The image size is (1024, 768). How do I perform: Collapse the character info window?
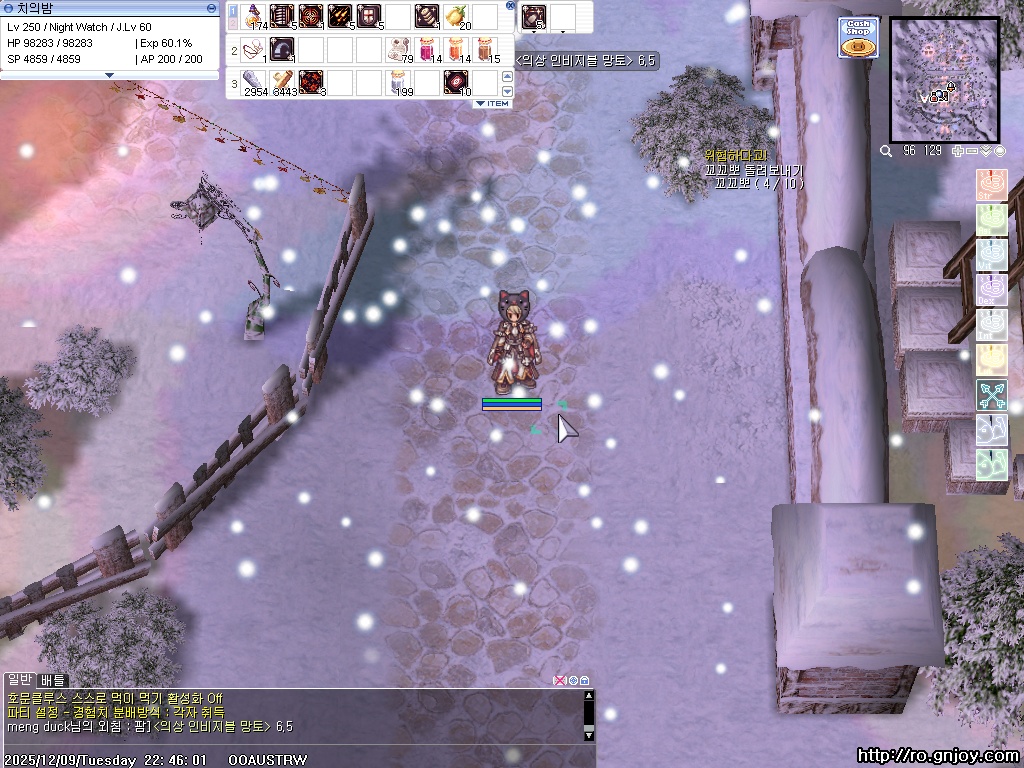211,8
